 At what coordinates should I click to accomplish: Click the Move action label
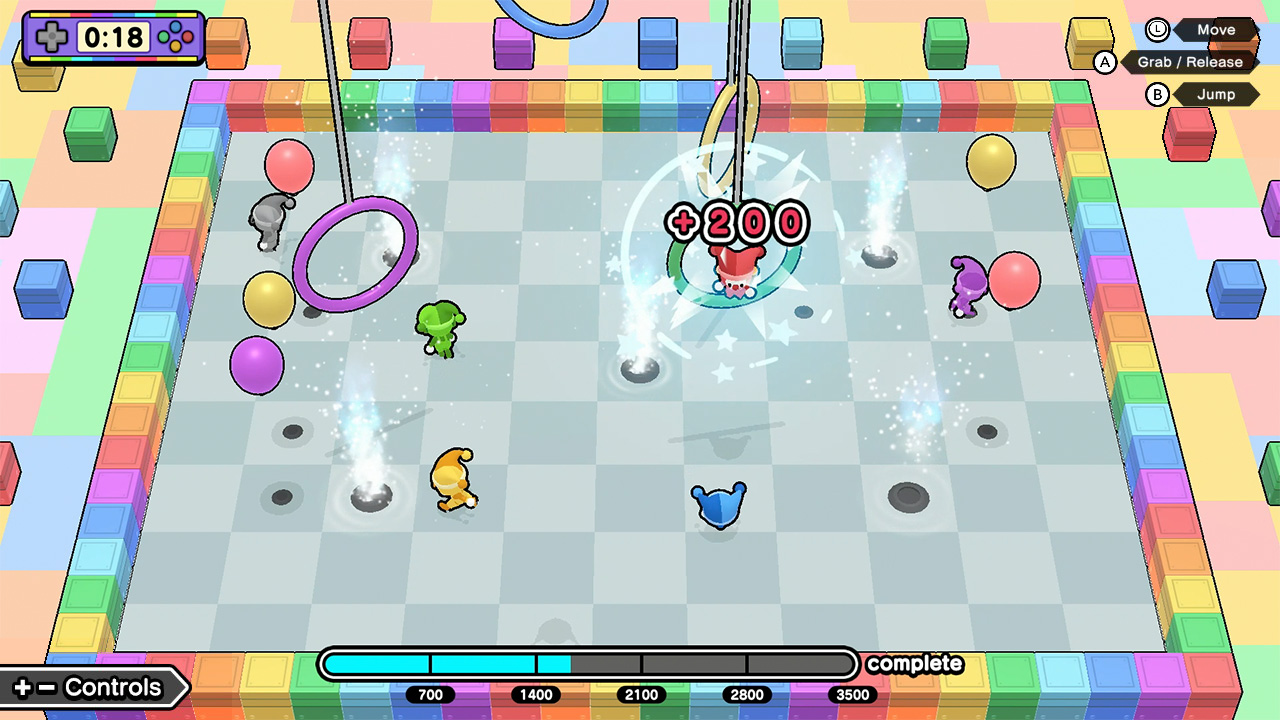tap(1216, 30)
